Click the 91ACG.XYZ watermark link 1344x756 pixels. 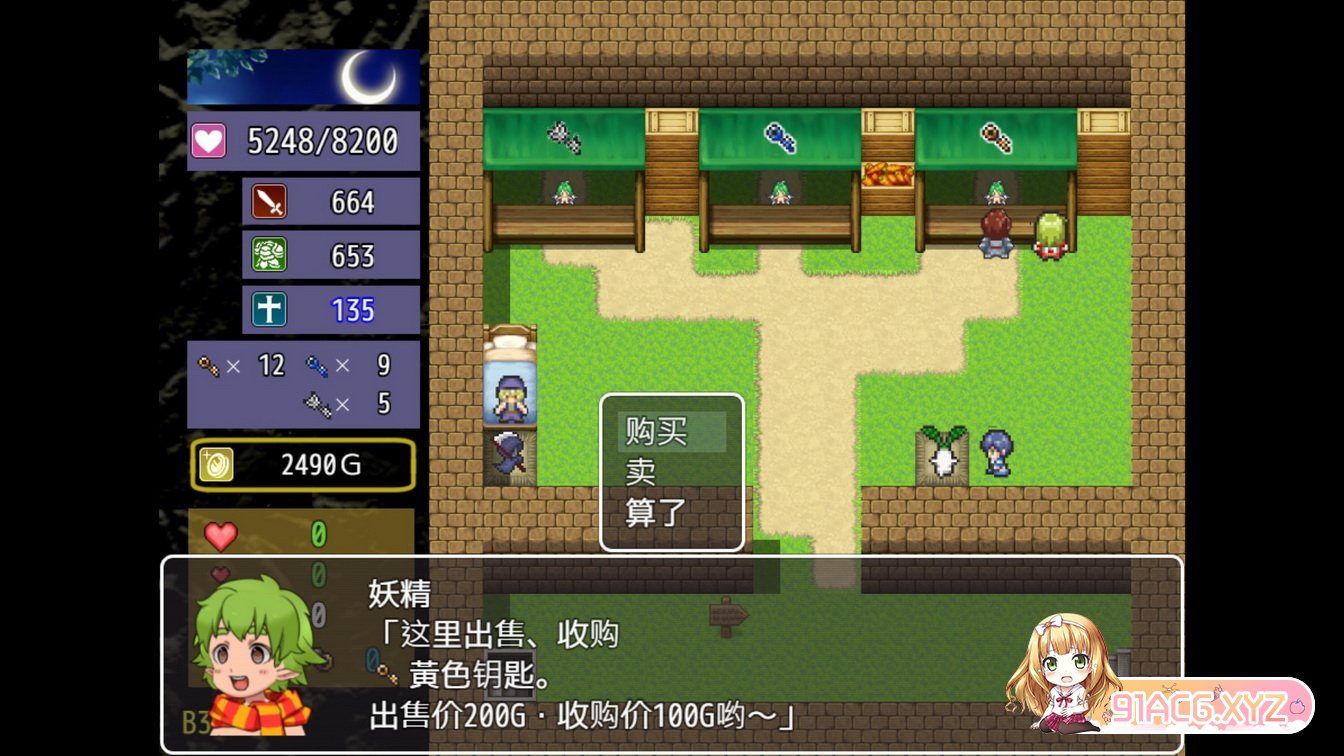pyautogui.click(x=1208, y=707)
